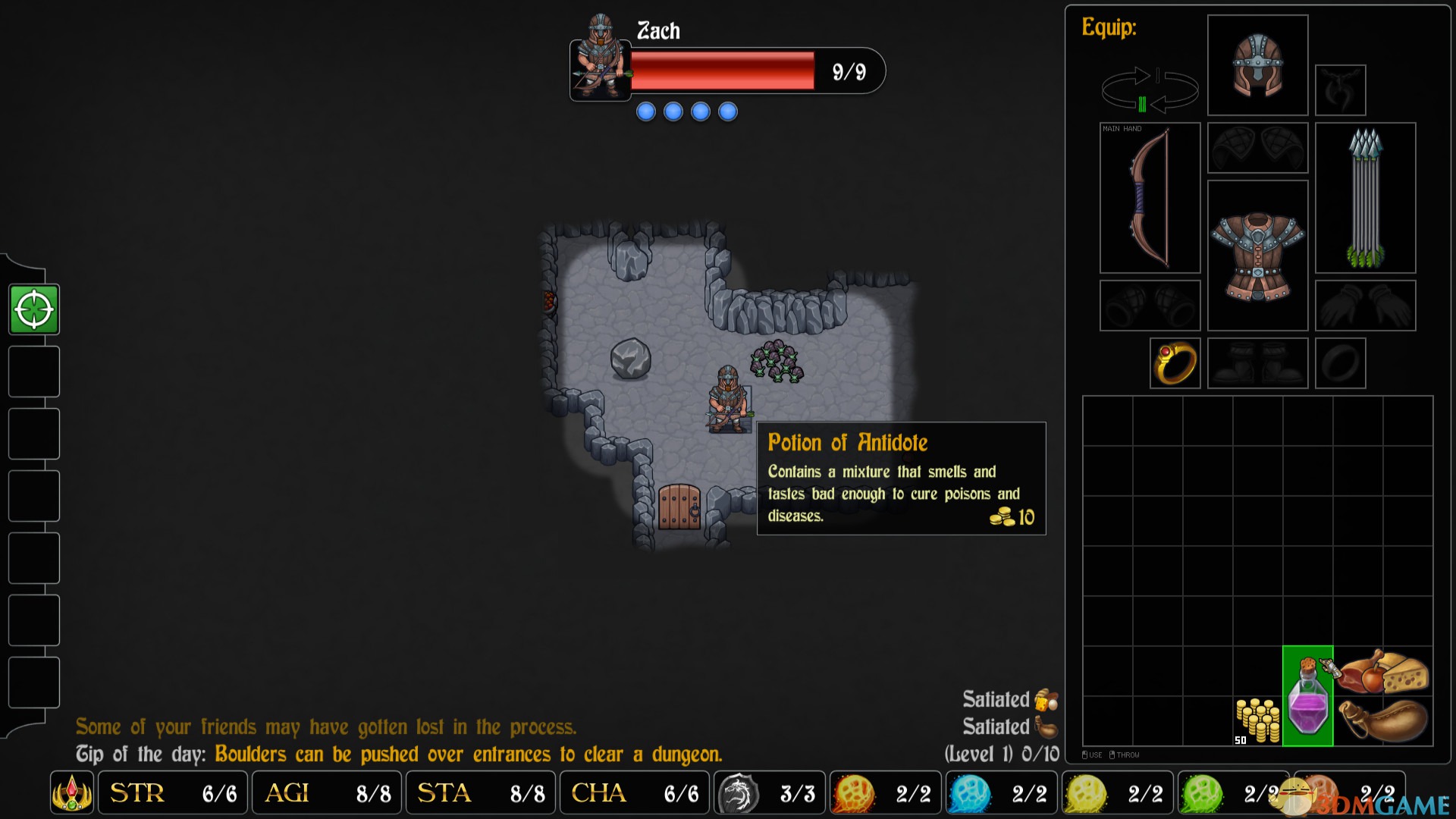Choose the leather waterskin item
The image size is (1456, 819).
(x=1383, y=720)
